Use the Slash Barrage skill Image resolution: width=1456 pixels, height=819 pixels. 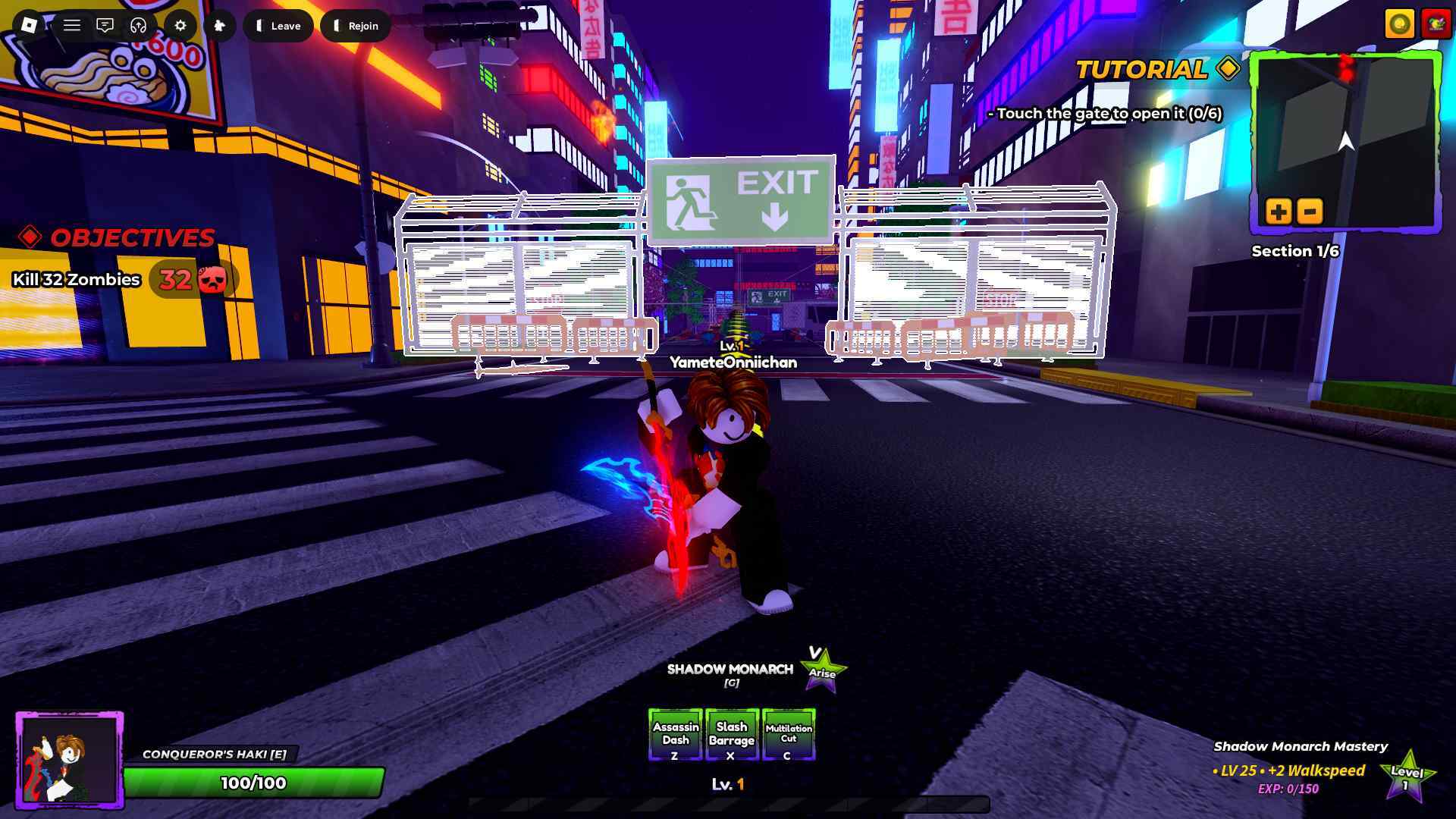click(731, 734)
